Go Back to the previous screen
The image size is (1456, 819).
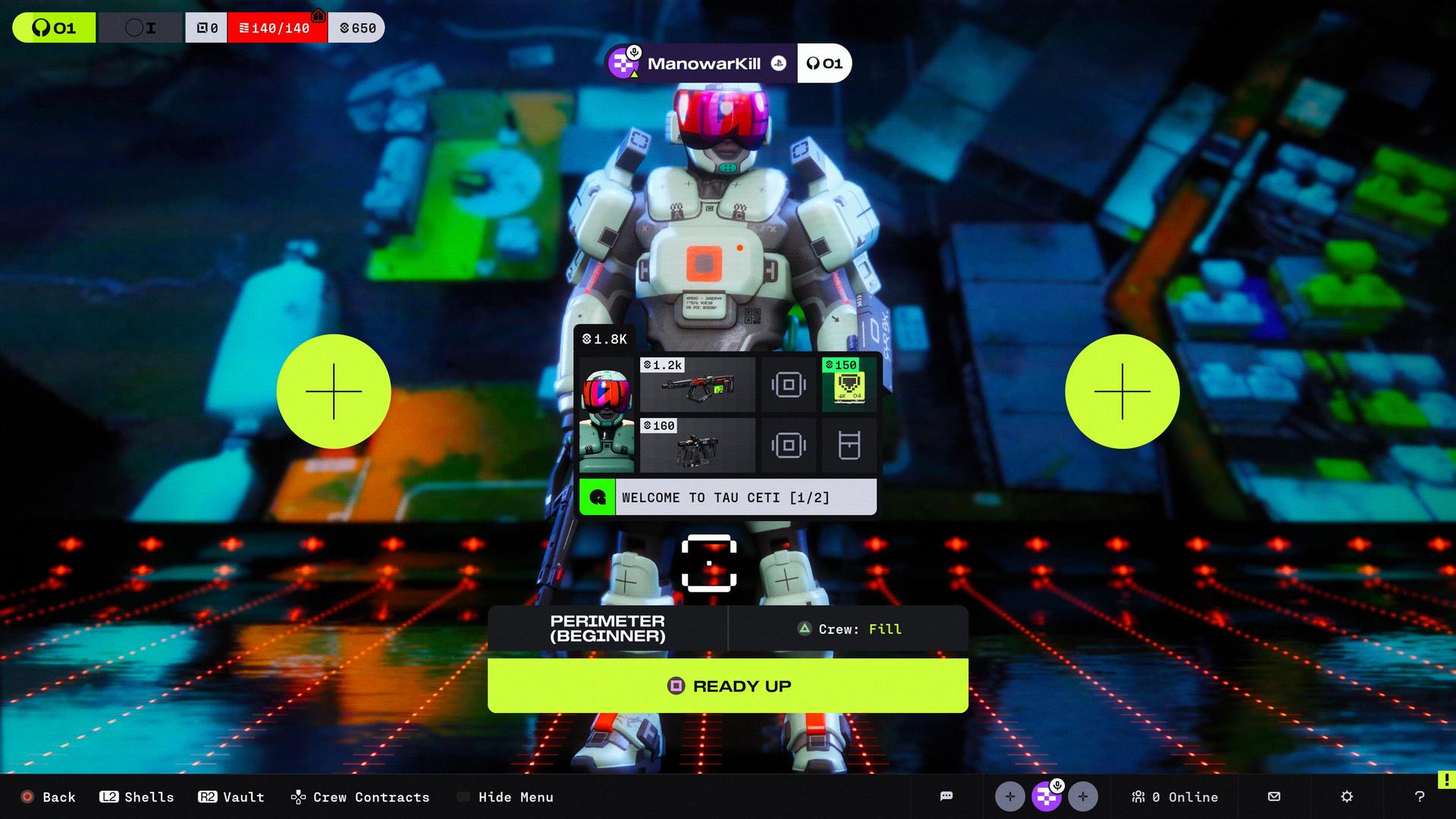49,797
